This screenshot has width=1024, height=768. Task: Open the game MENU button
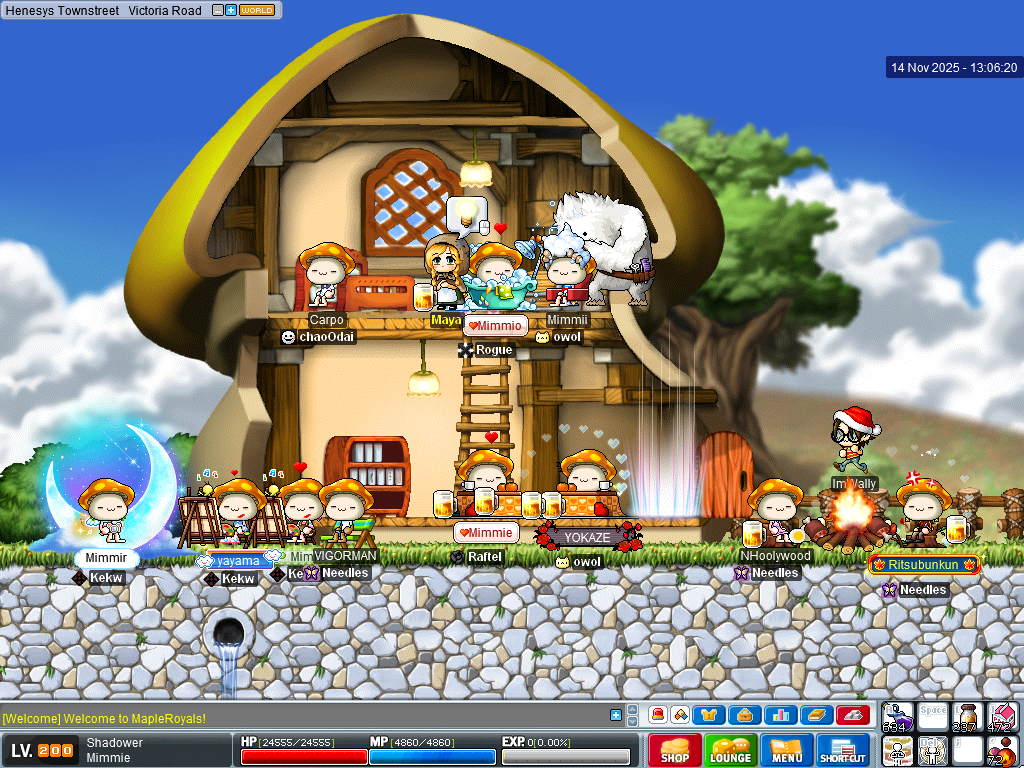click(786, 750)
